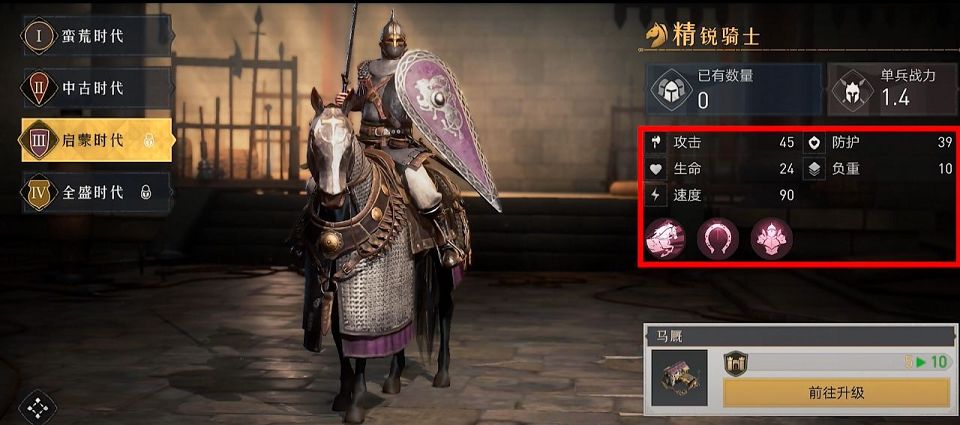Open the 马厩 stable building thumbnail
This screenshot has width=960, height=425.
[x=680, y=377]
